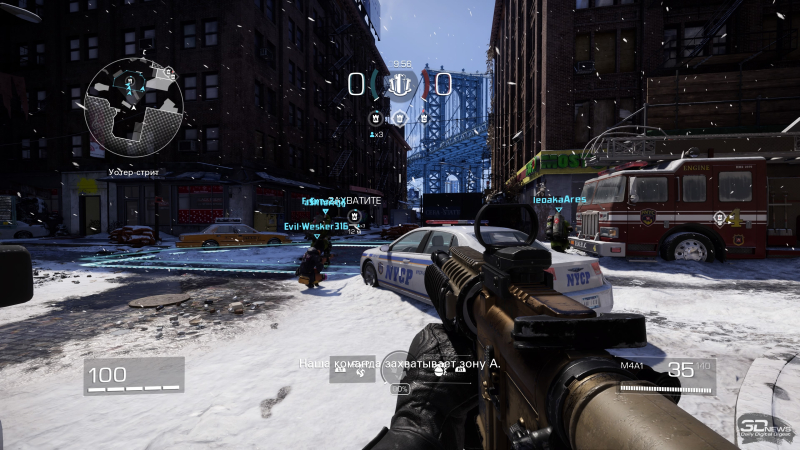
Task: Click the red-marked capture zone icon
Action: [423, 118]
